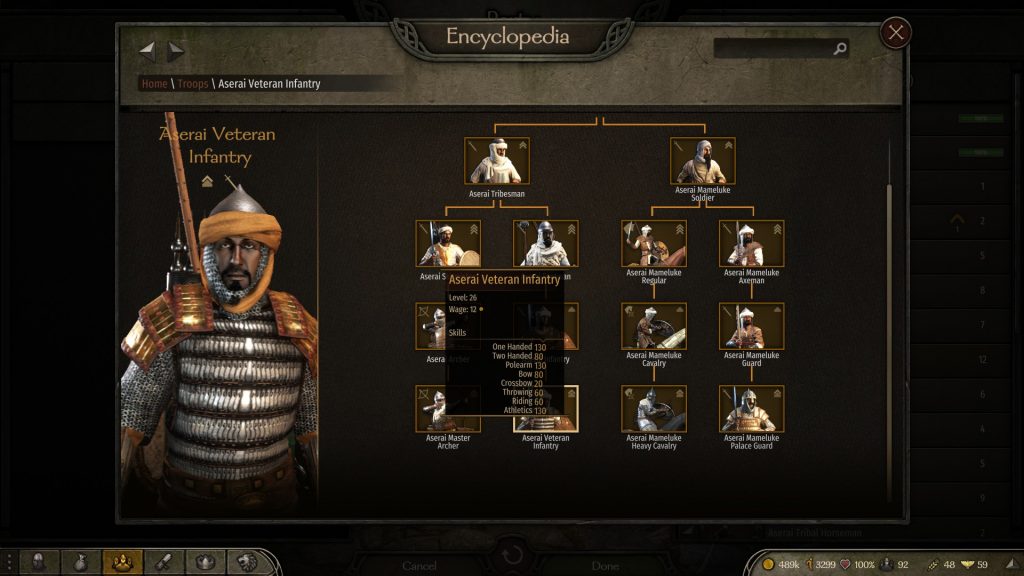
Task: Close the Encyclopedia window
Action: click(x=895, y=34)
